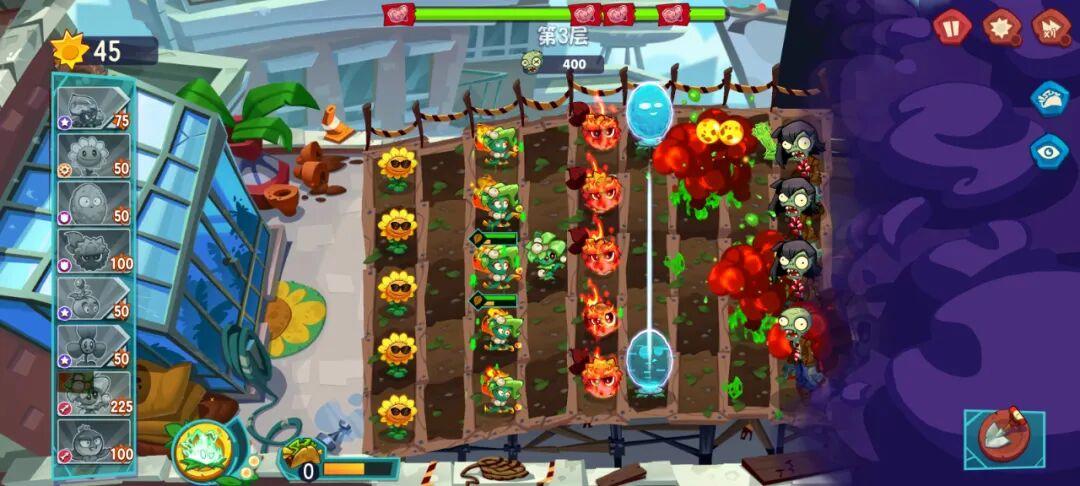
Task: Pick the 75-sun seed packet
Action: coord(94,108)
